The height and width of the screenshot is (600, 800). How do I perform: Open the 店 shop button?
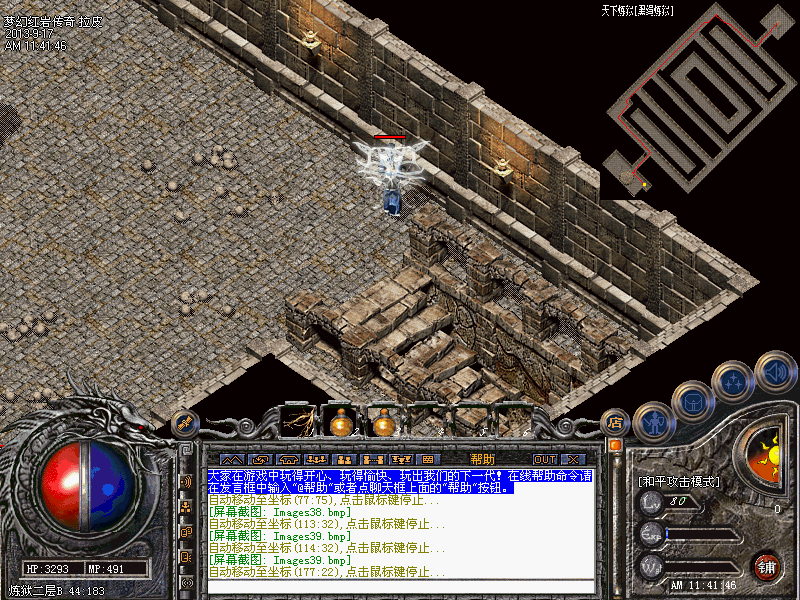(x=616, y=423)
